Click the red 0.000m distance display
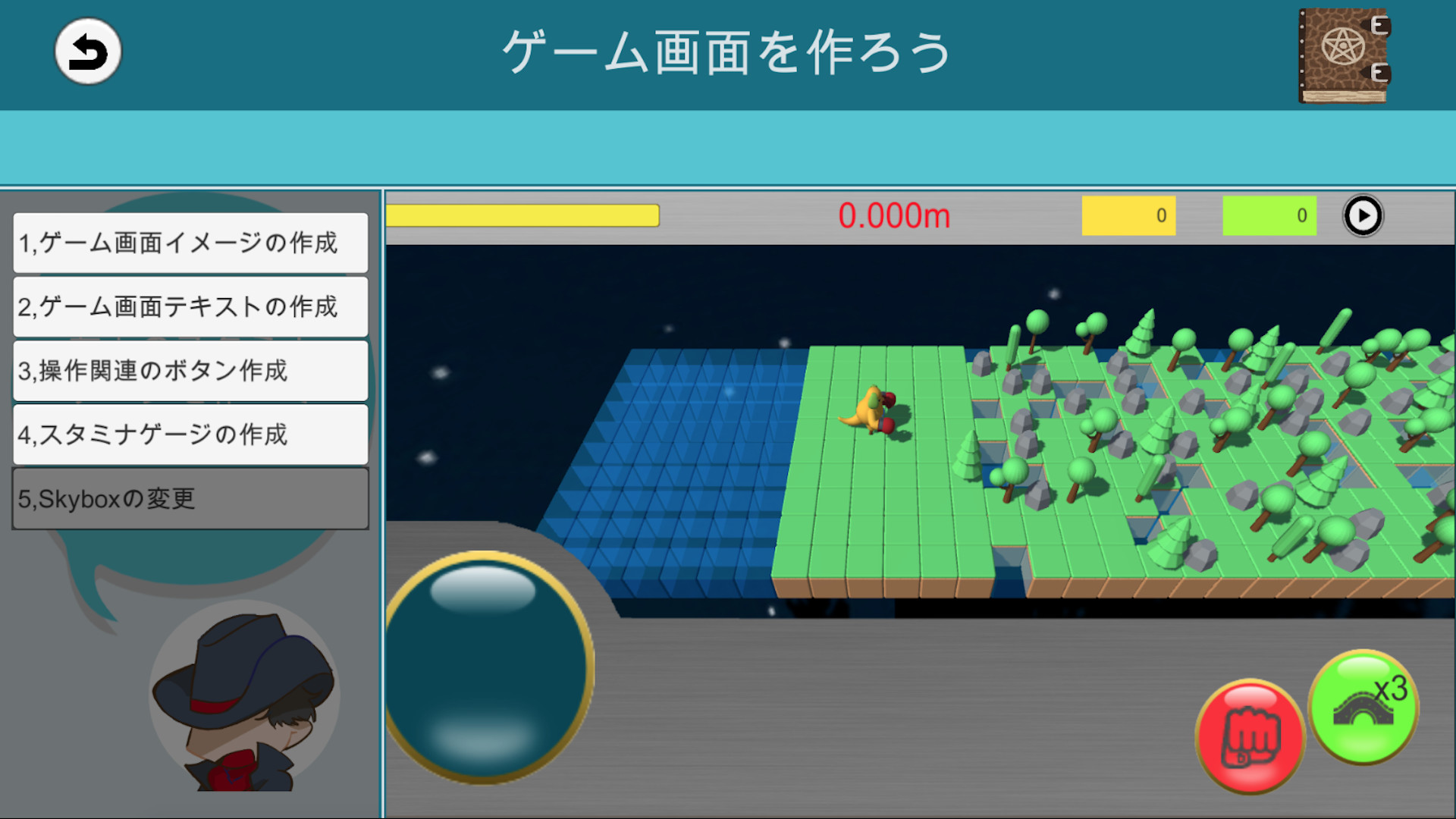Image resolution: width=1456 pixels, height=819 pixels. click(x=896, y=215)
